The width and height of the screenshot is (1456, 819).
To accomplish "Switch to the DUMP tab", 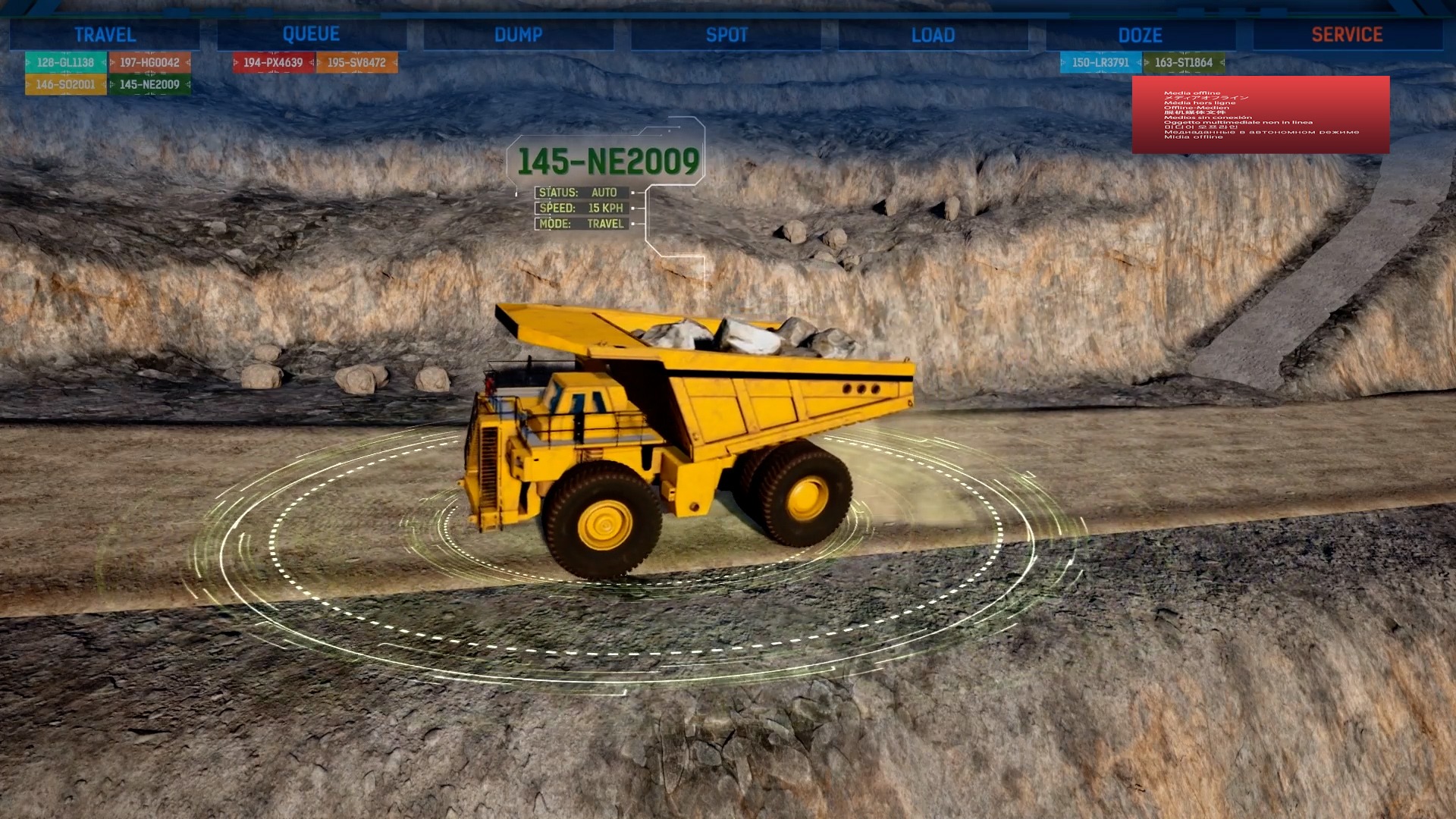I will click(x=519, y=34).
